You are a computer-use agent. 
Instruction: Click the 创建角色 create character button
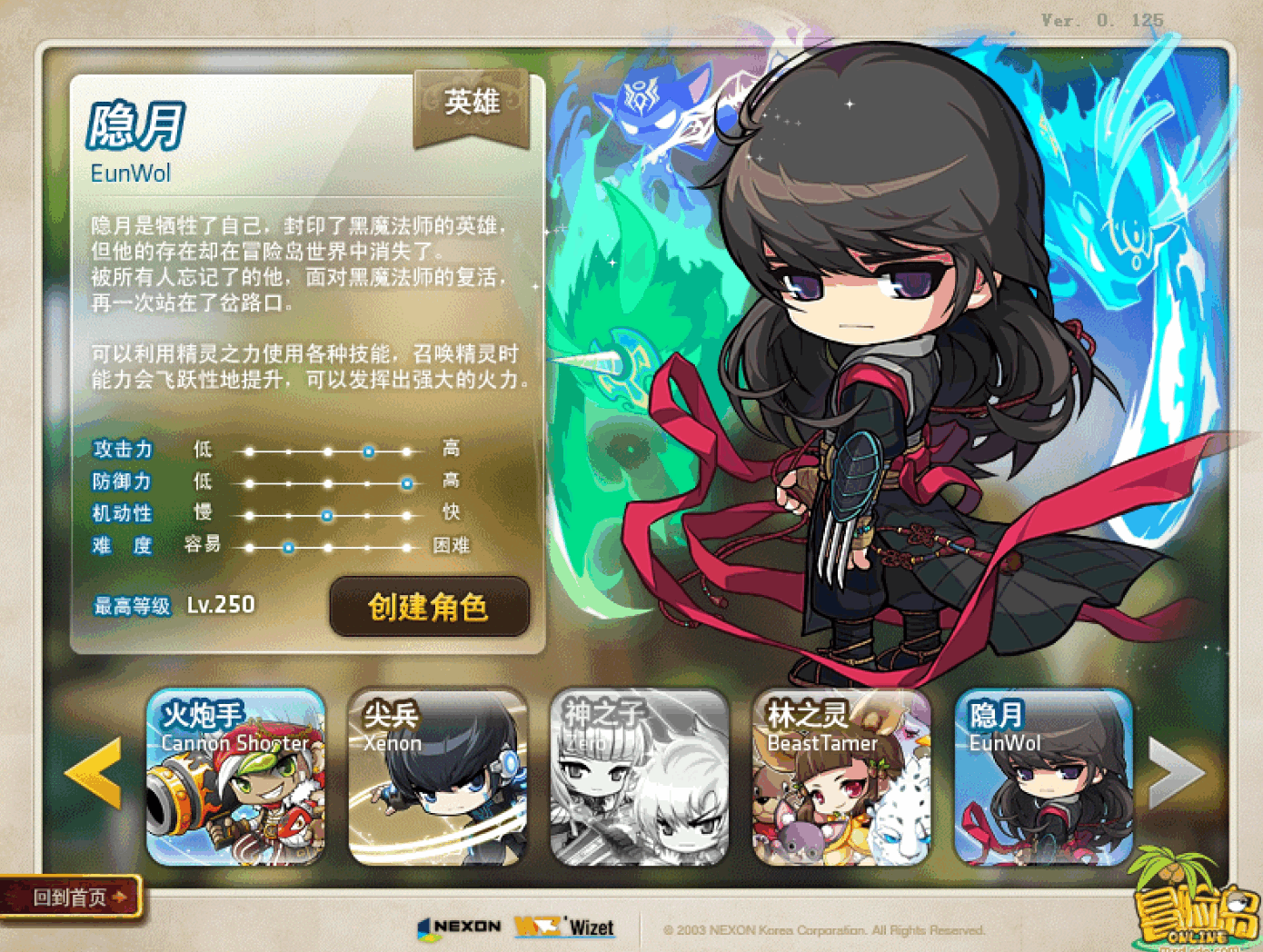click(x=429, y=606)
